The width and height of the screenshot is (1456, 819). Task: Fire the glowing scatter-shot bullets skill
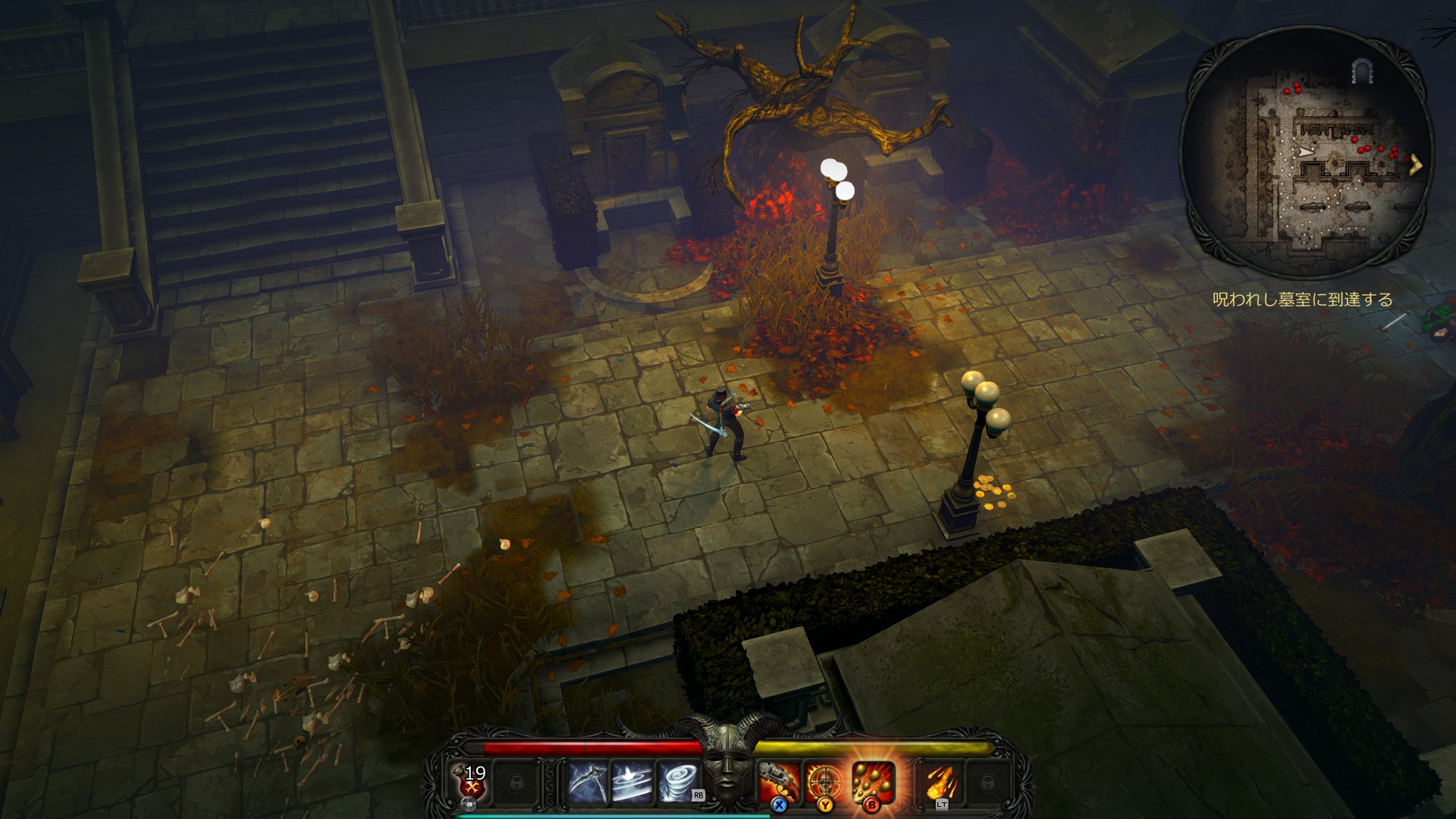(873, 782)
